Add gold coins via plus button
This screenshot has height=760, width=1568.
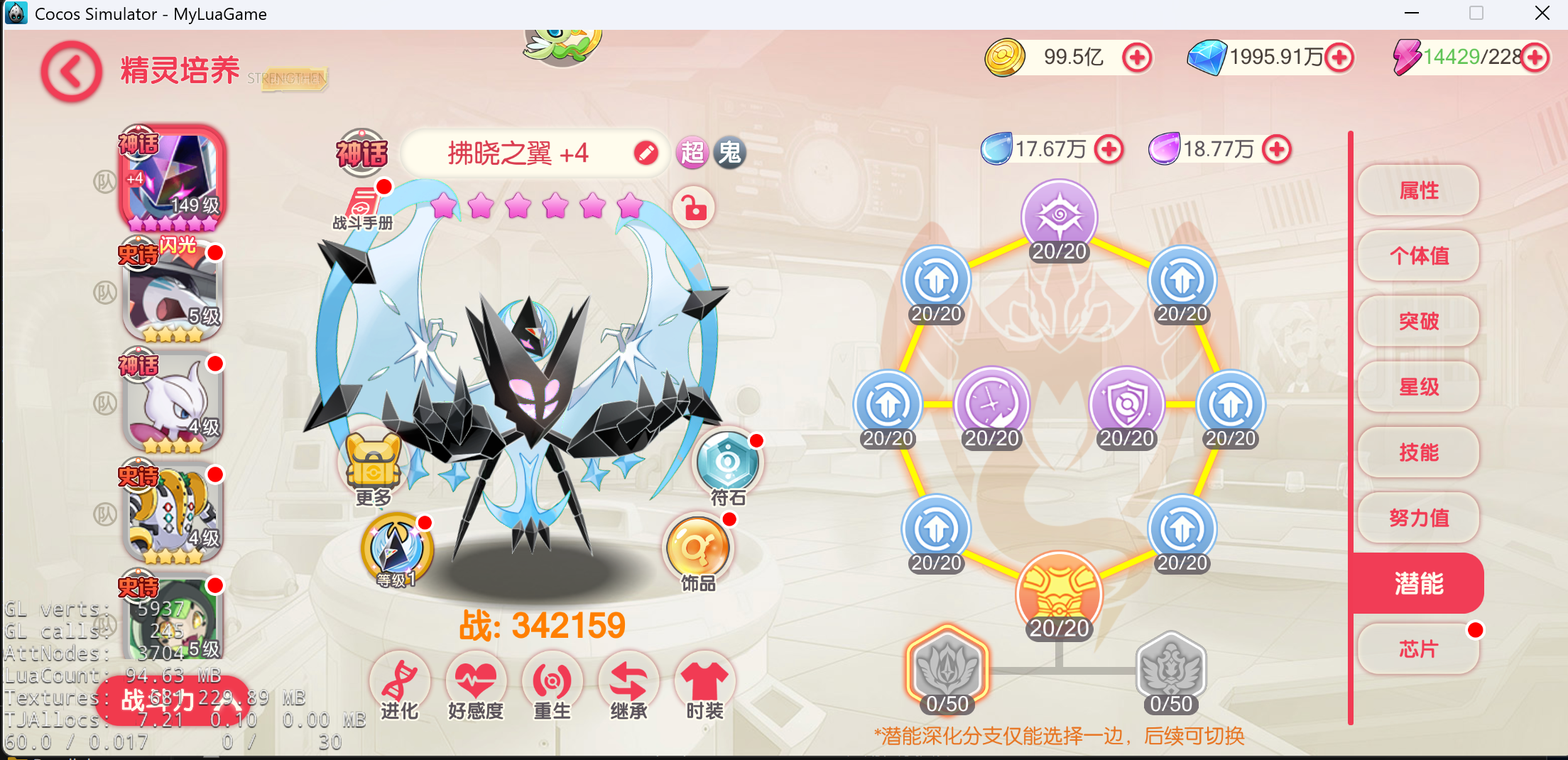click(x=1138, y=58)
